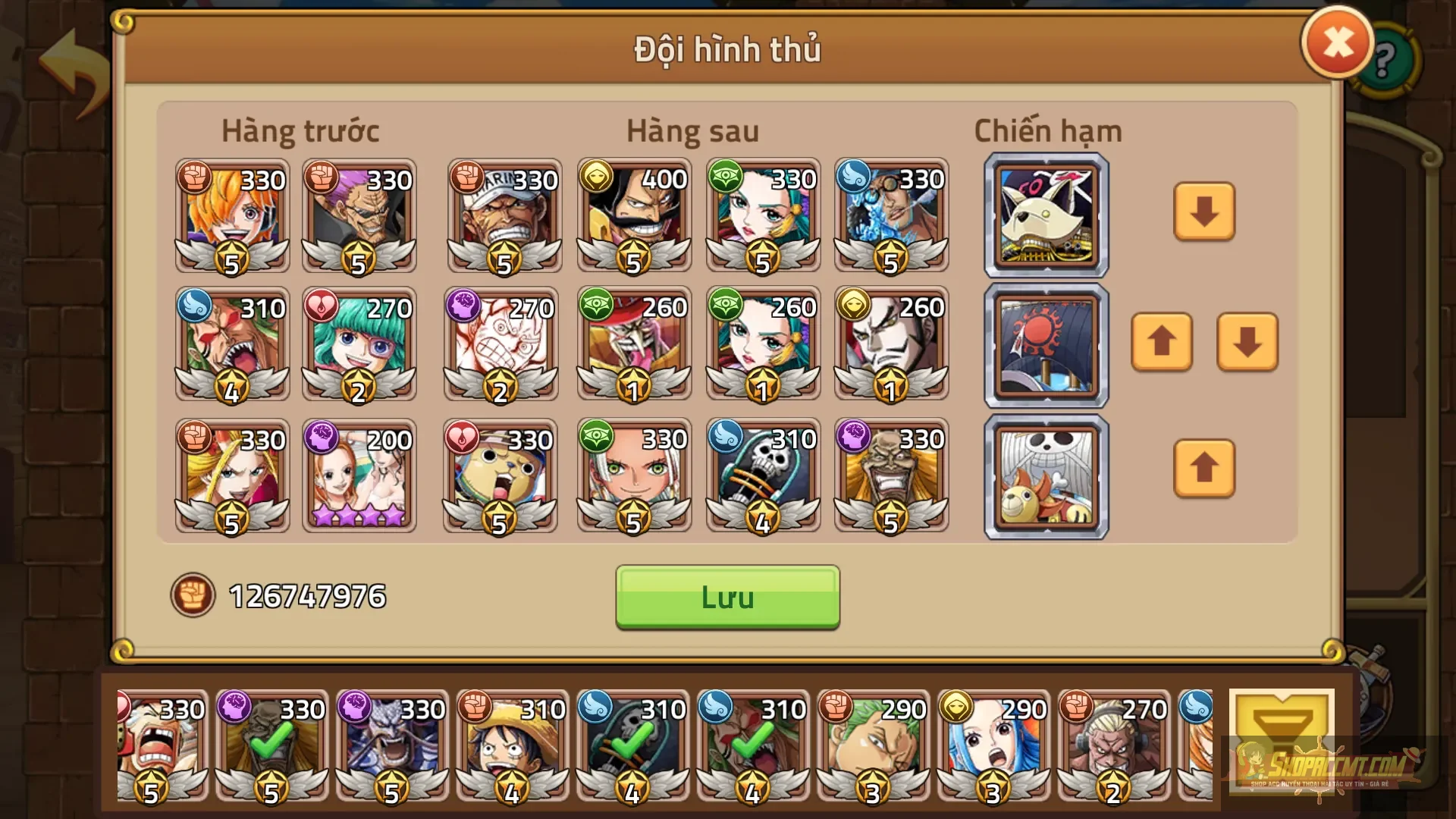Select the fox-figurehead warship under Chiến hạm
The height and width of the screenshot is (819, 1456).
coord(1045,215)
